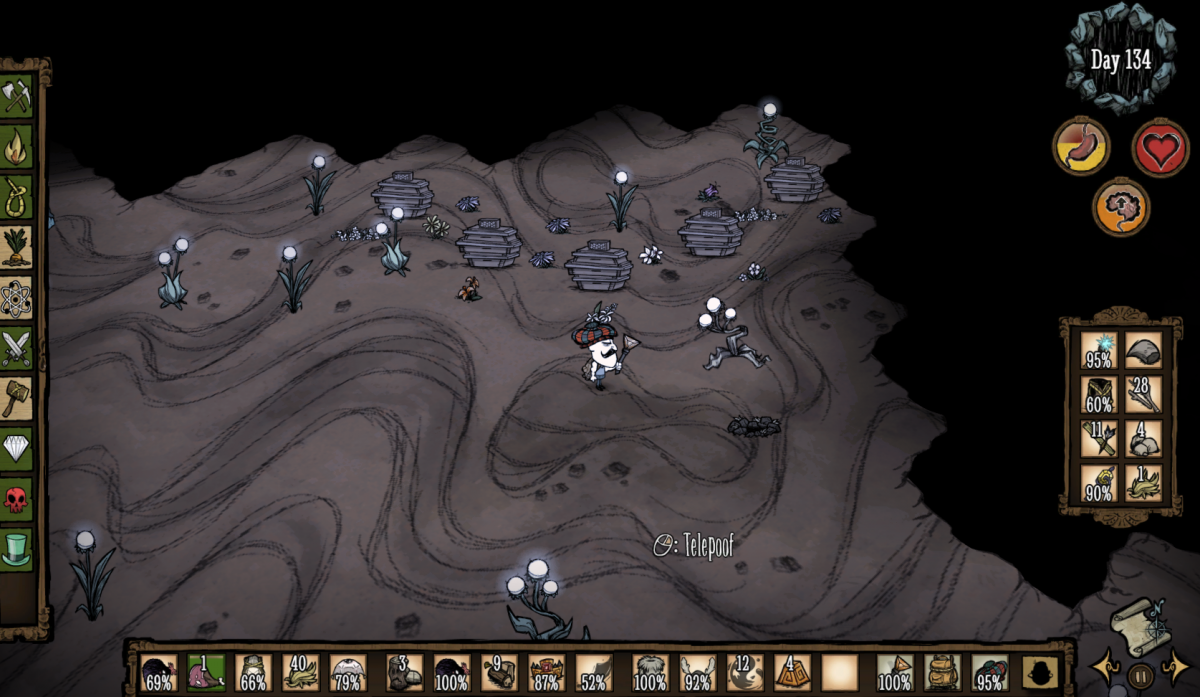Open the Structures hammer crafting tab
Viewport: 1200px width, 697px height.
click(17, 398)
